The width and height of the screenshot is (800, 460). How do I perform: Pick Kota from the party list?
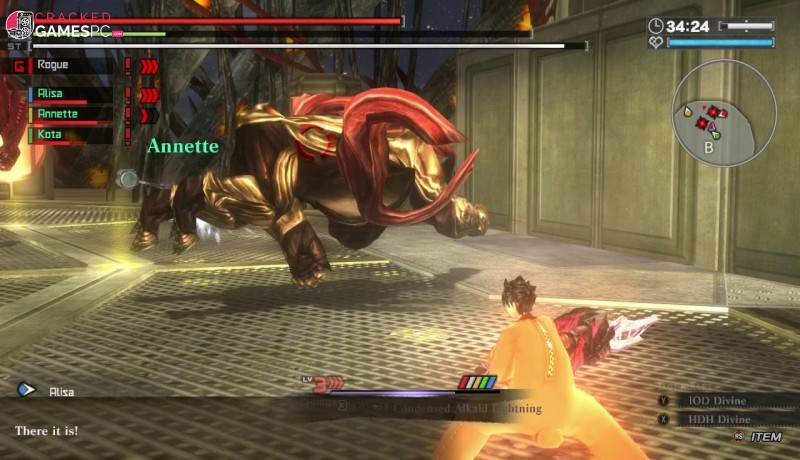coord(48,134)
